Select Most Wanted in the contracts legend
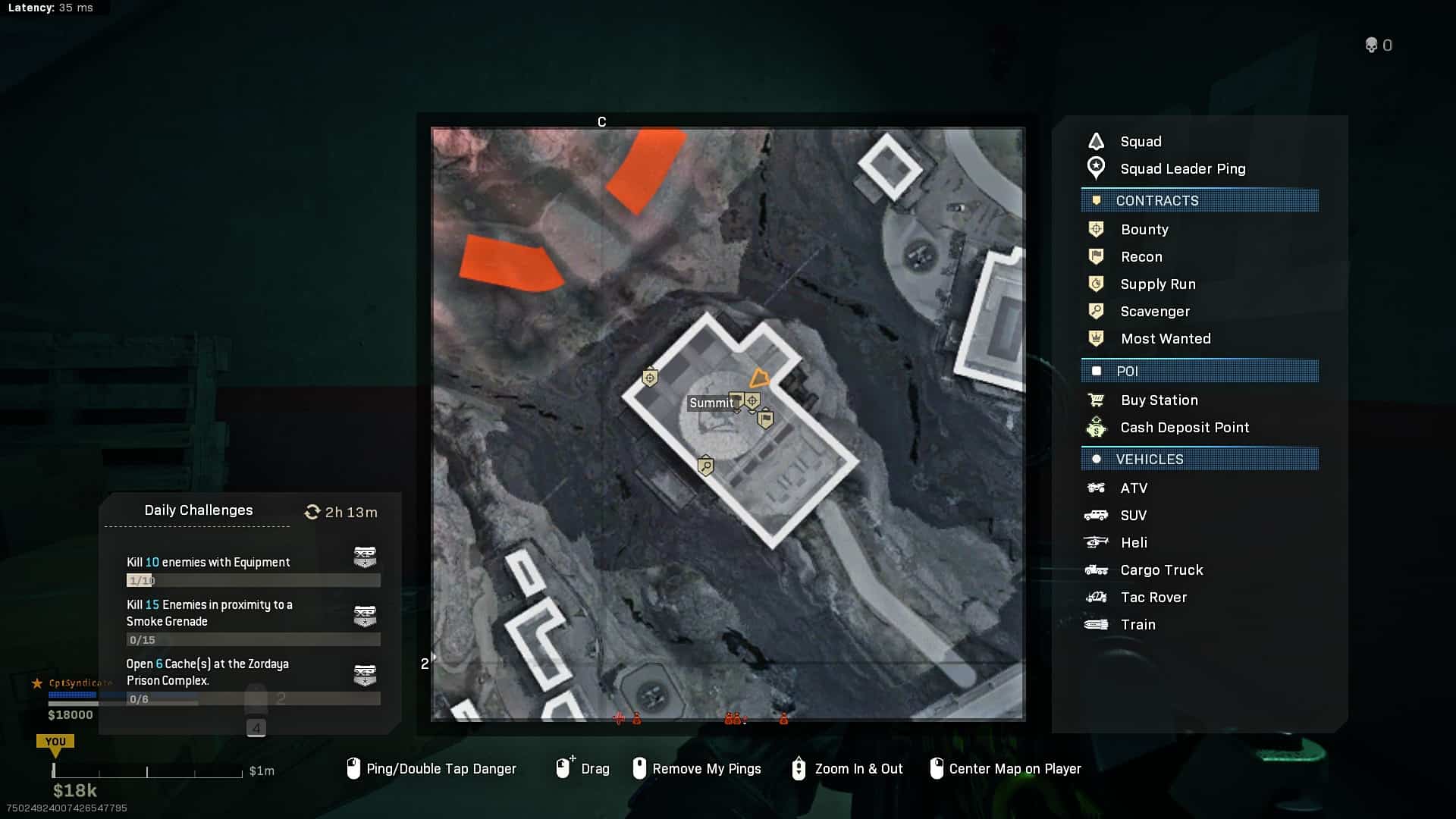Viewport: 1456px width, 819px height. [1165, 339]
